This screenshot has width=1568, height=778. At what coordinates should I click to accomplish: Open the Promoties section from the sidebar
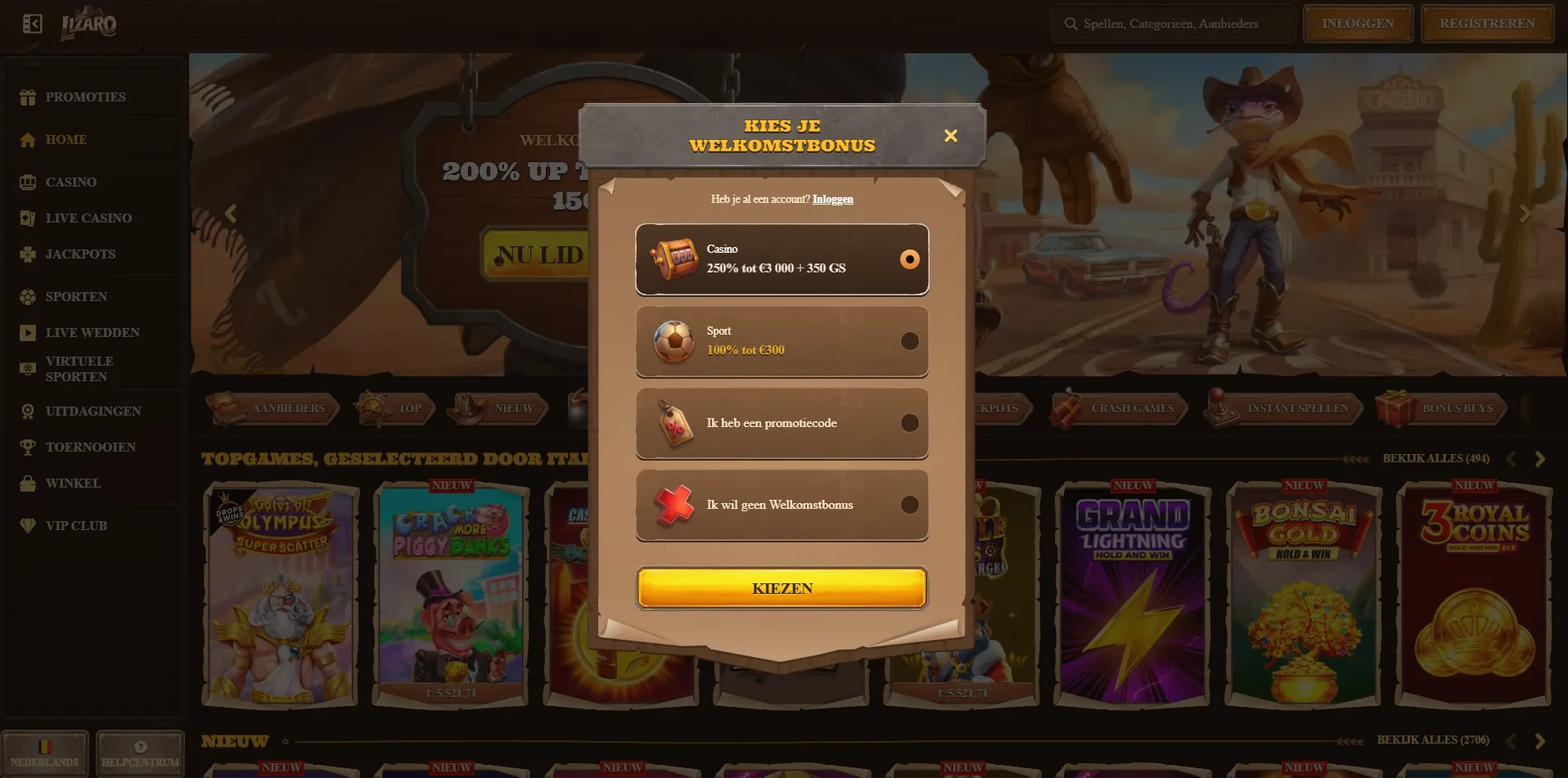pos(85,97)
